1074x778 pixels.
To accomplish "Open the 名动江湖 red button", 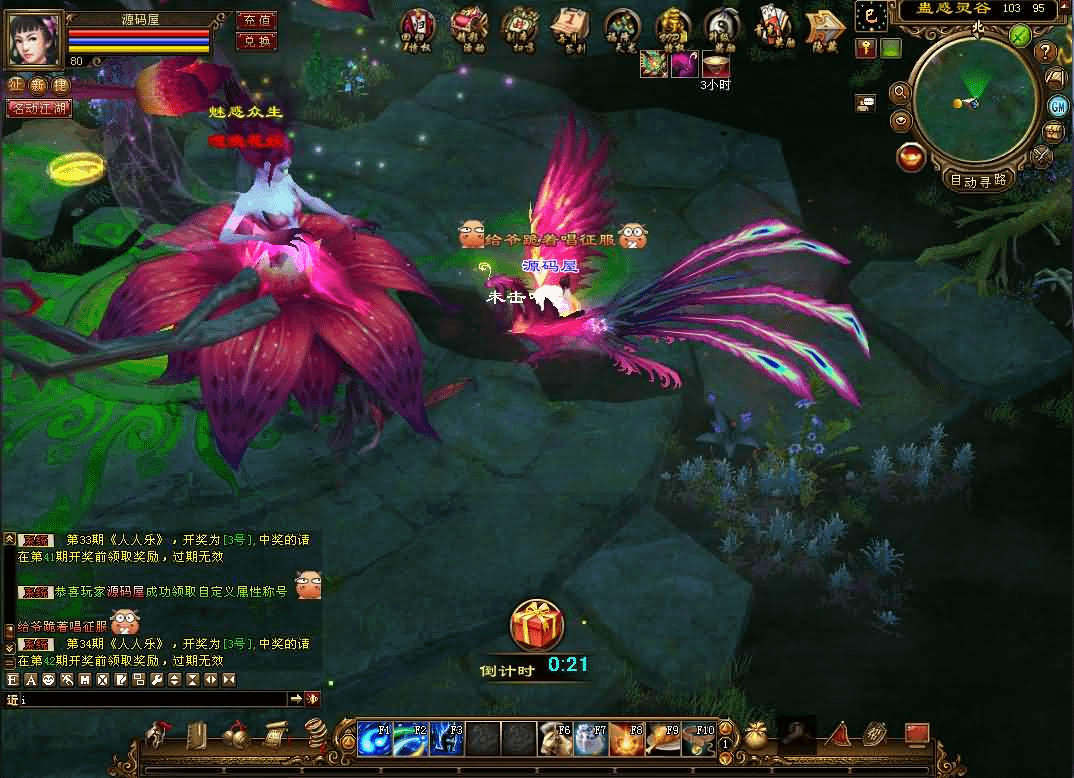I will (39, 108).
